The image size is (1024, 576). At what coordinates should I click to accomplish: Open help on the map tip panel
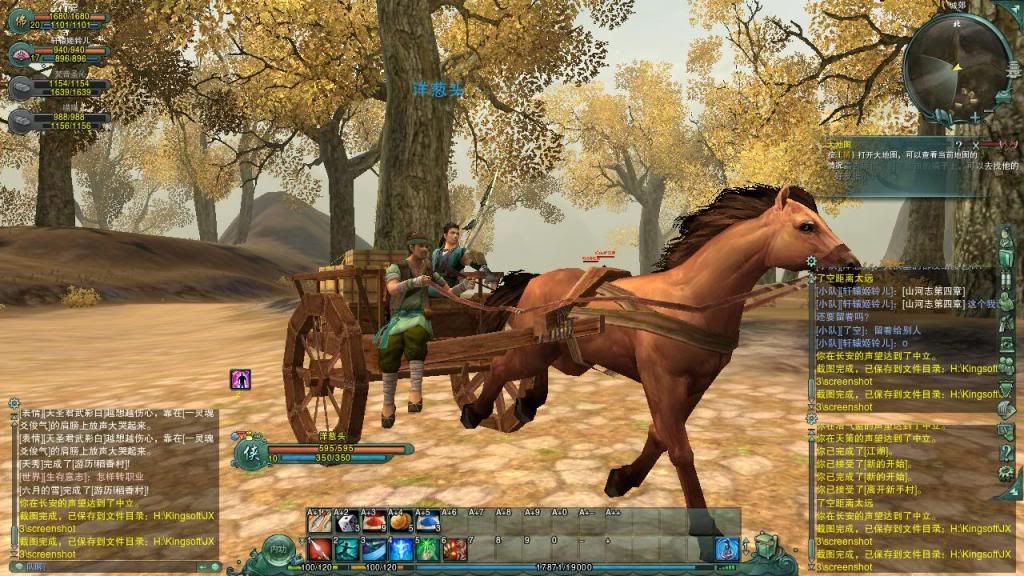coord(958,145)
